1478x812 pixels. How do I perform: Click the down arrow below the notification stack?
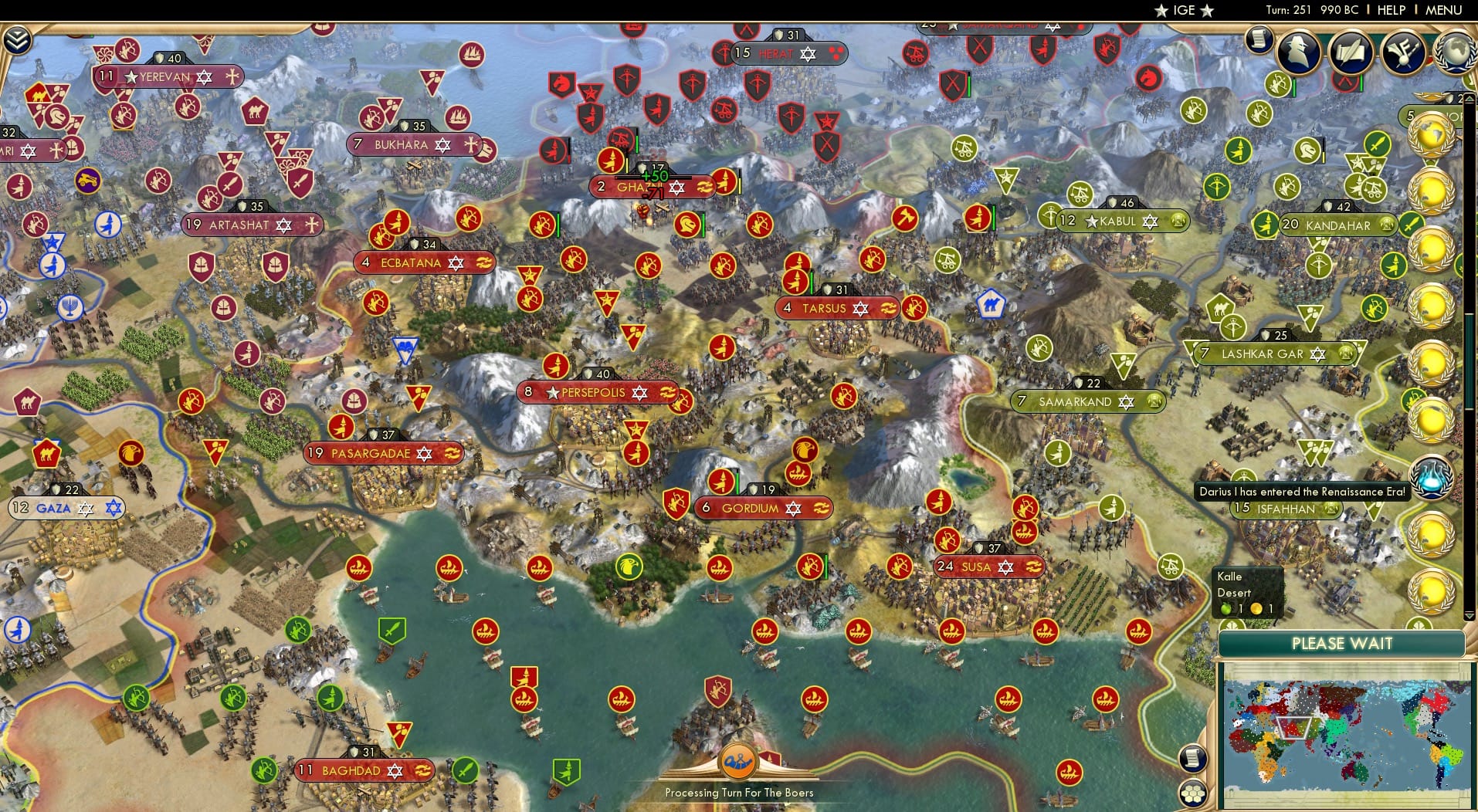click(x=1469, y=616)
